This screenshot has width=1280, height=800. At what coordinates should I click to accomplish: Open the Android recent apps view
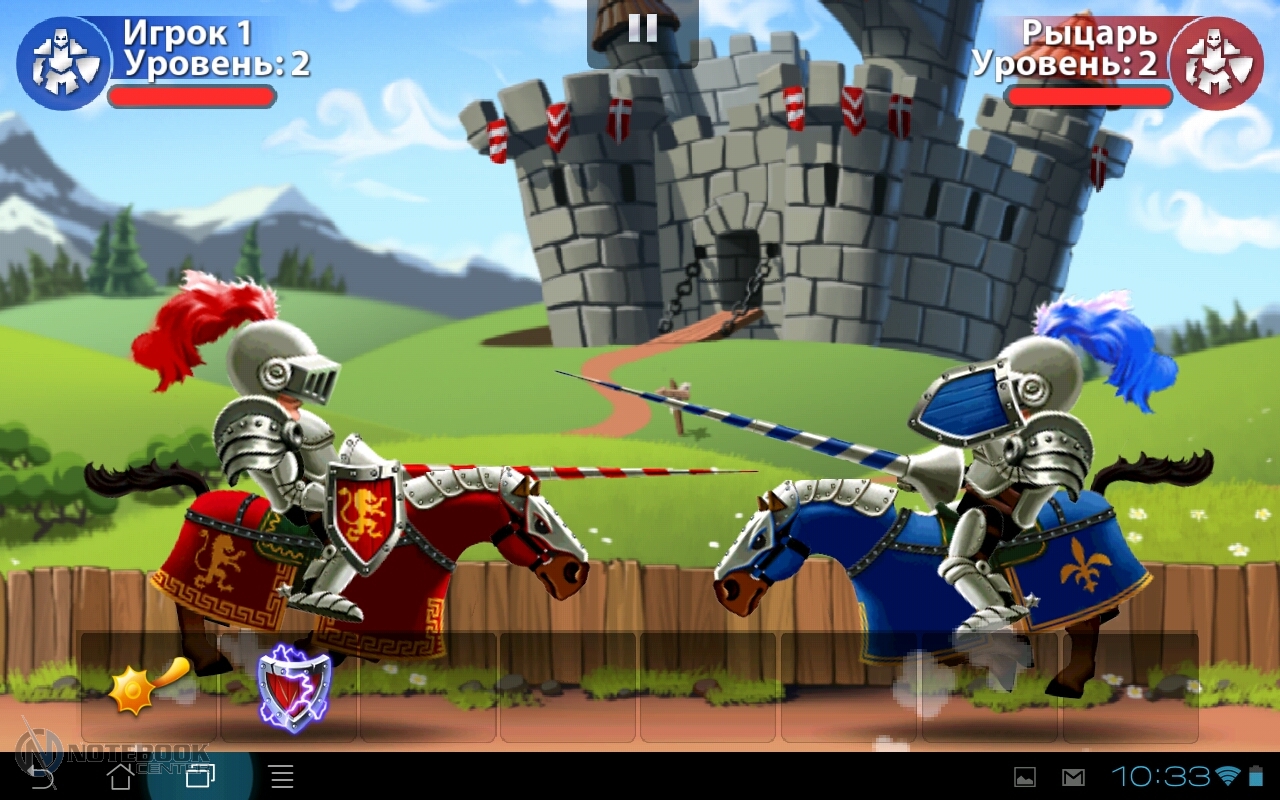tap(200, 776)
